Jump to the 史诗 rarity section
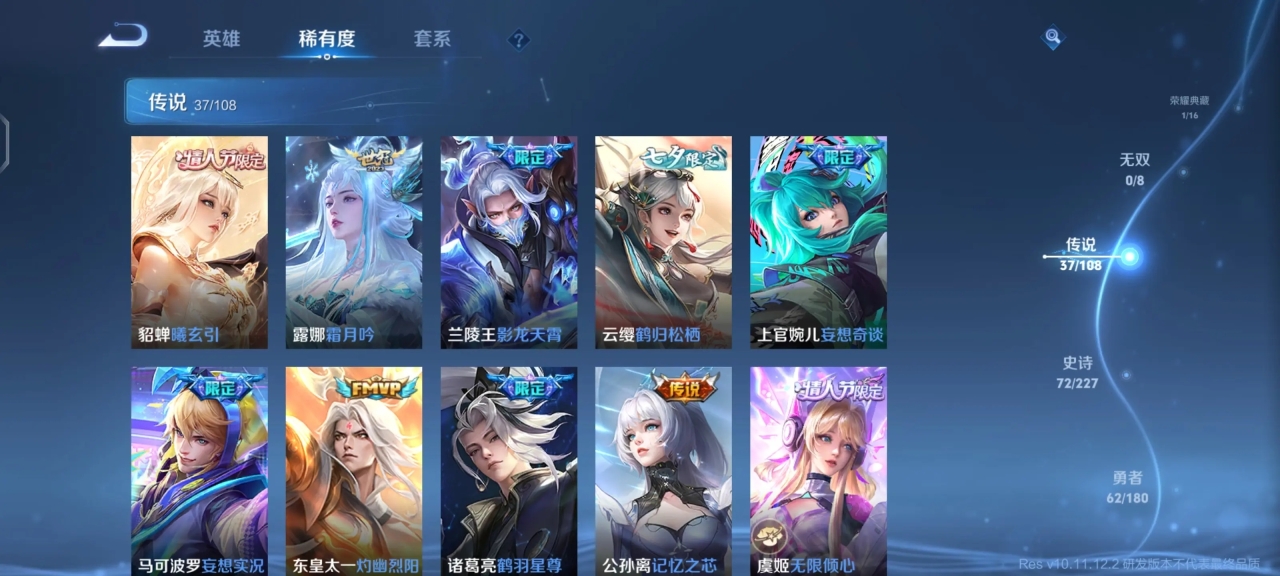 (x=1077, y=372)
